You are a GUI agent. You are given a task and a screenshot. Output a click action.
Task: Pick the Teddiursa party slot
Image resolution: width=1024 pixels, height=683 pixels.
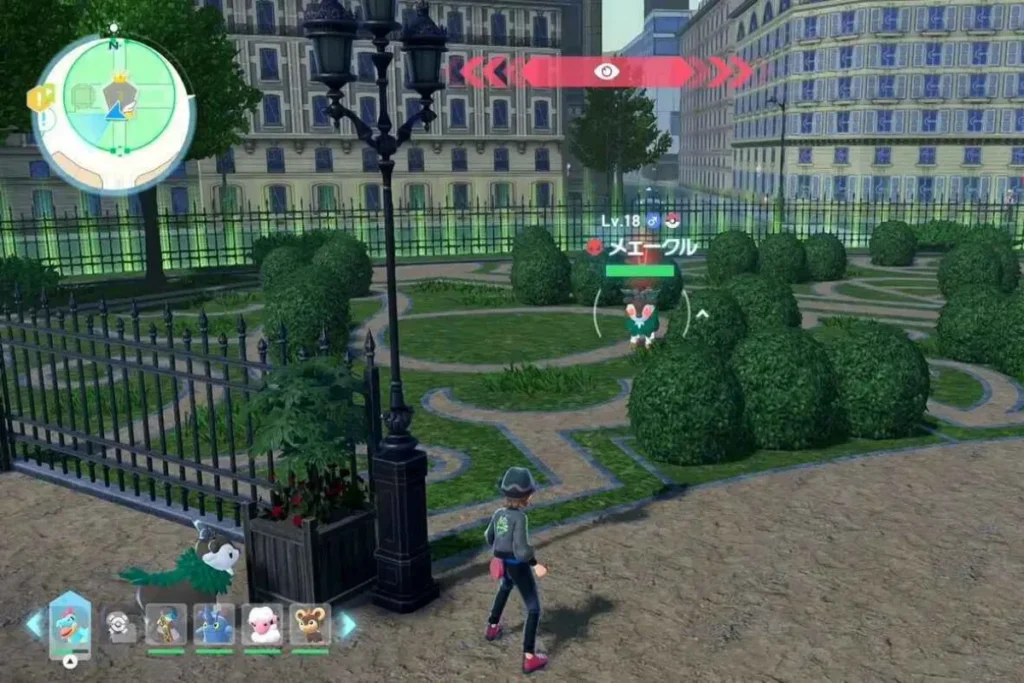point(310,624)
